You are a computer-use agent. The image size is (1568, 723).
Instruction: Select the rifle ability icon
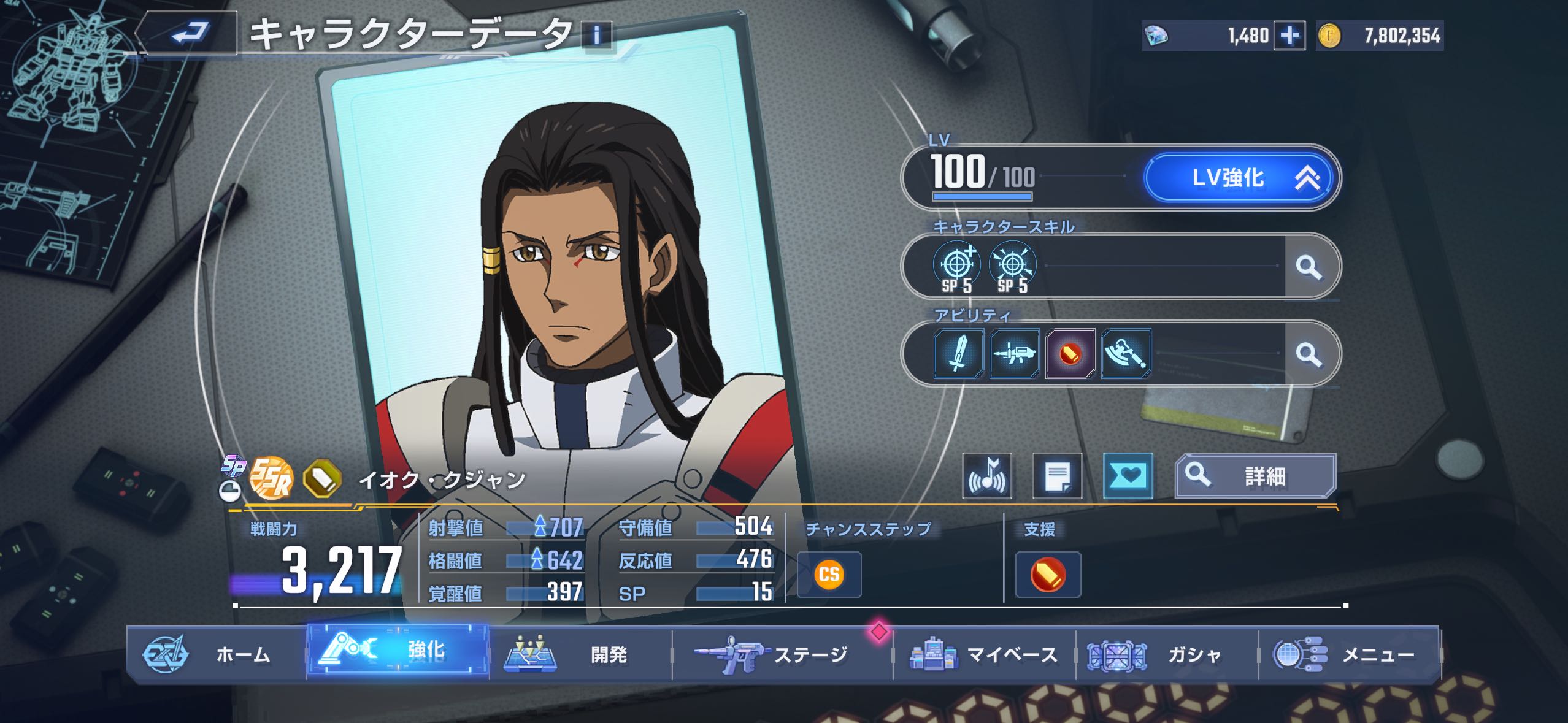pos(1014,354)
